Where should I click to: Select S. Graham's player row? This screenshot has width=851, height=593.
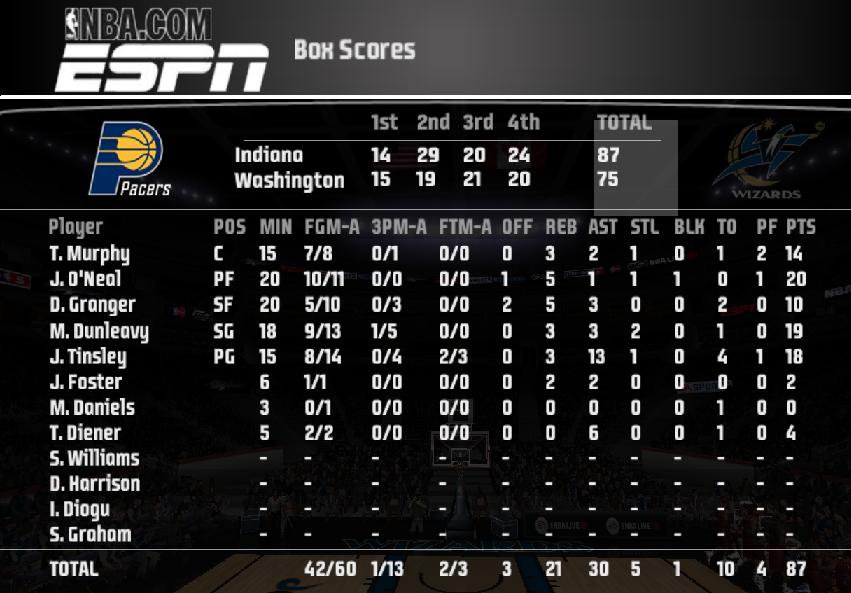(90, 535)
